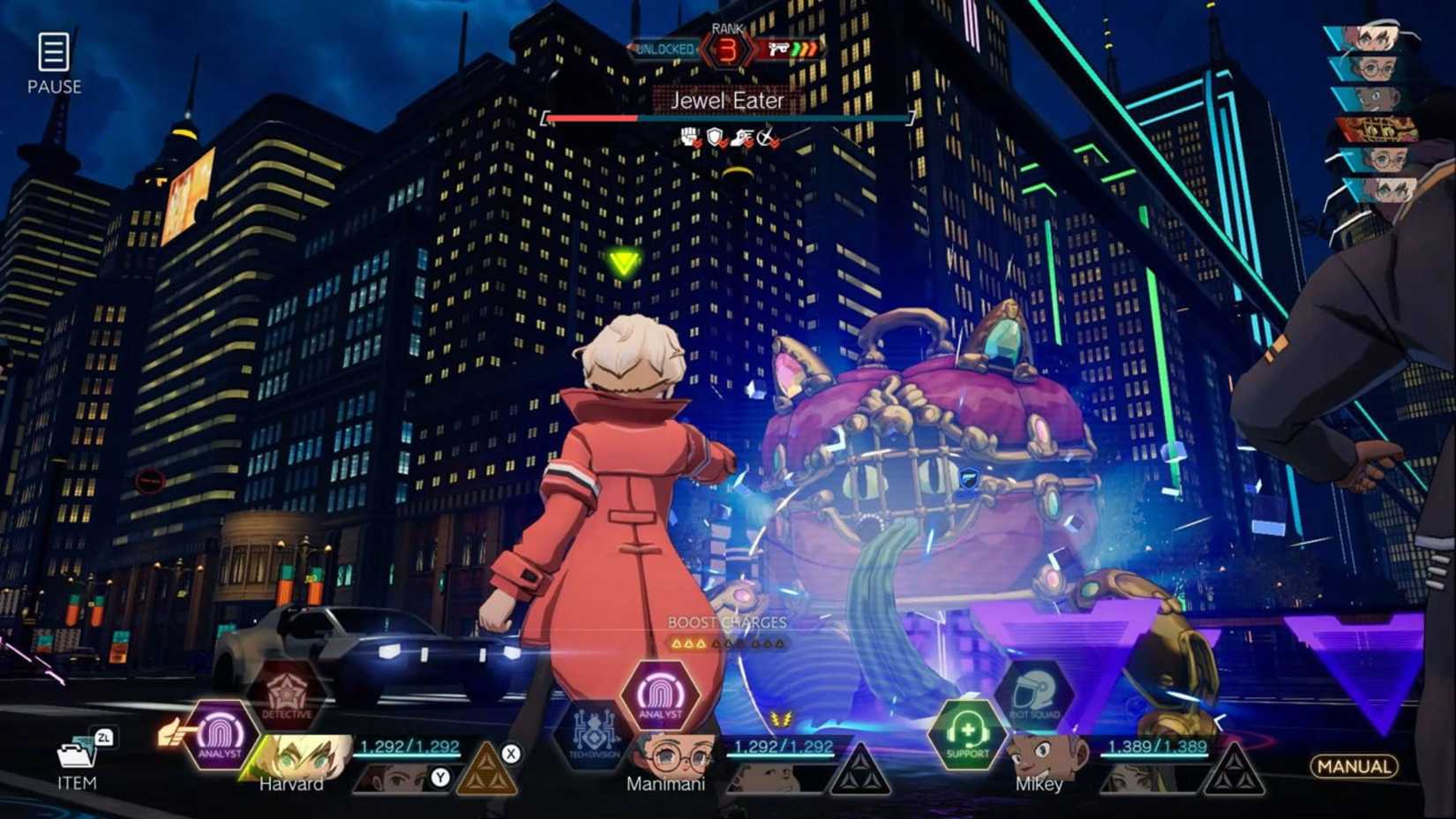This screenshot has height=819, width=1456.
Task: Select the fist attack icon below the boss bar
Action: 689,135
